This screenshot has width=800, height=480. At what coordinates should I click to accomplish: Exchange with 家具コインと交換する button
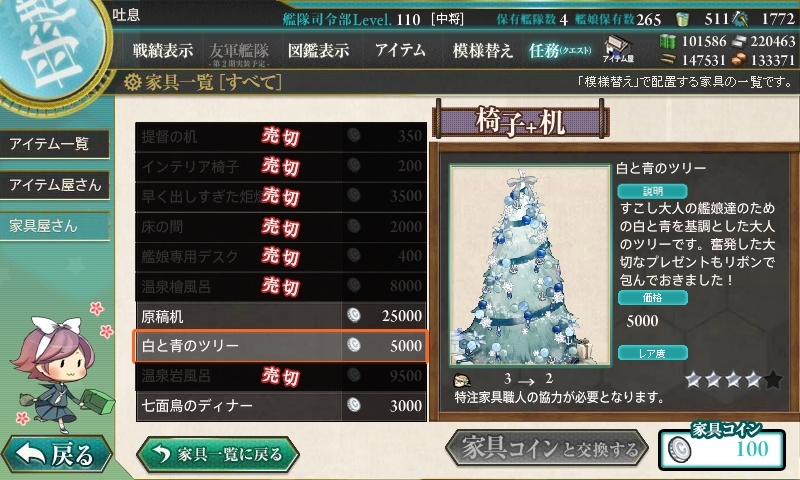[547, 450]
